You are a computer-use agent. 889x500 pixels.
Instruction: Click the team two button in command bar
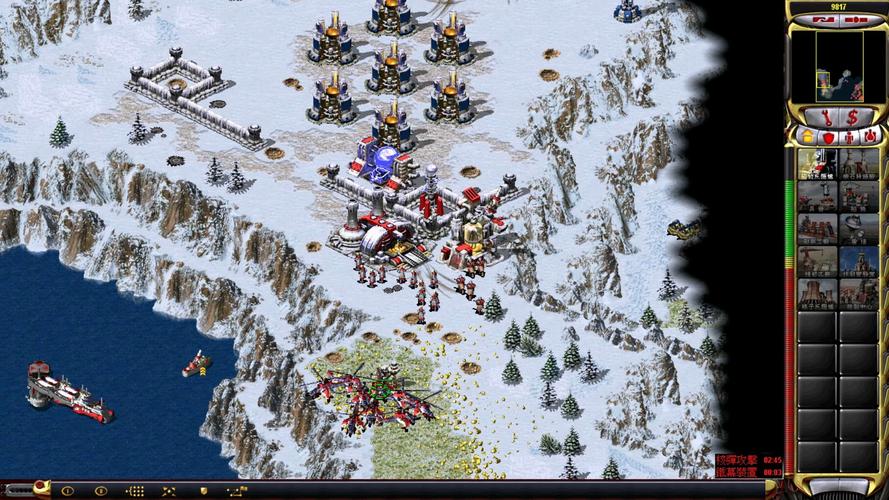pyautogui.click(x=100, y=491)
